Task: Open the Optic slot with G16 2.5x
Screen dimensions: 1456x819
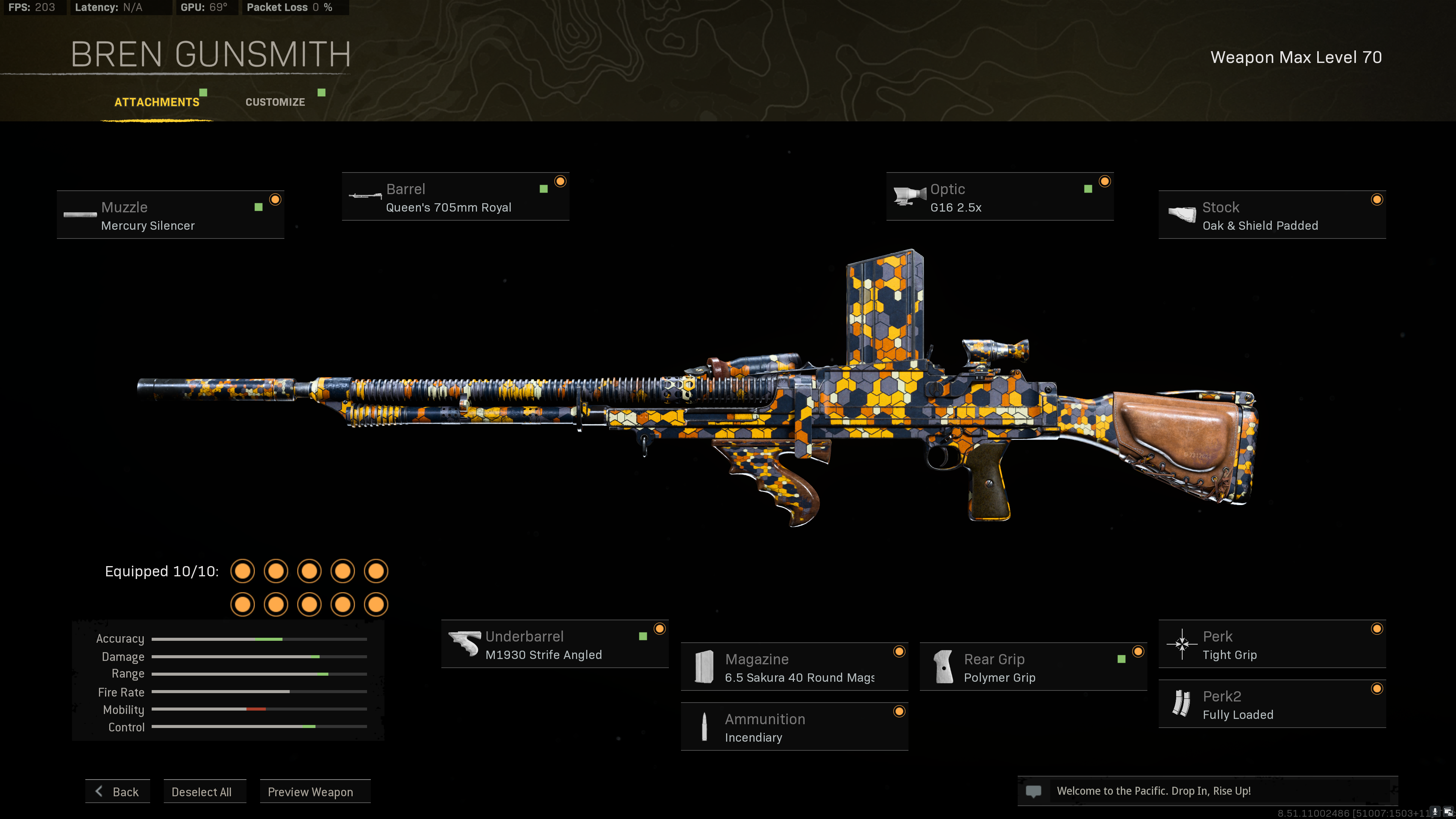Action: 999,197
